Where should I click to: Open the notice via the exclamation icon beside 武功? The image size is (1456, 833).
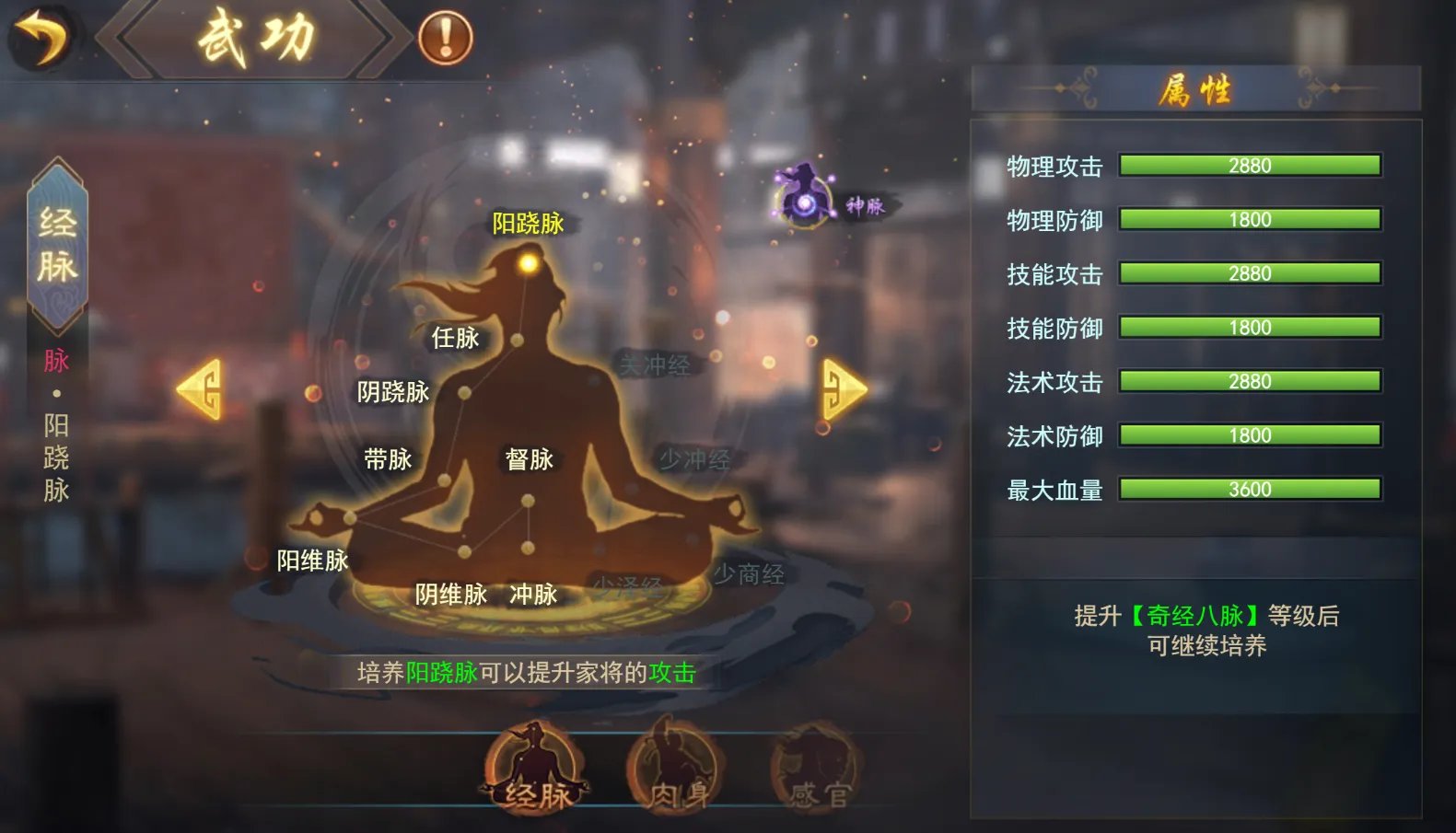[445, 37]
